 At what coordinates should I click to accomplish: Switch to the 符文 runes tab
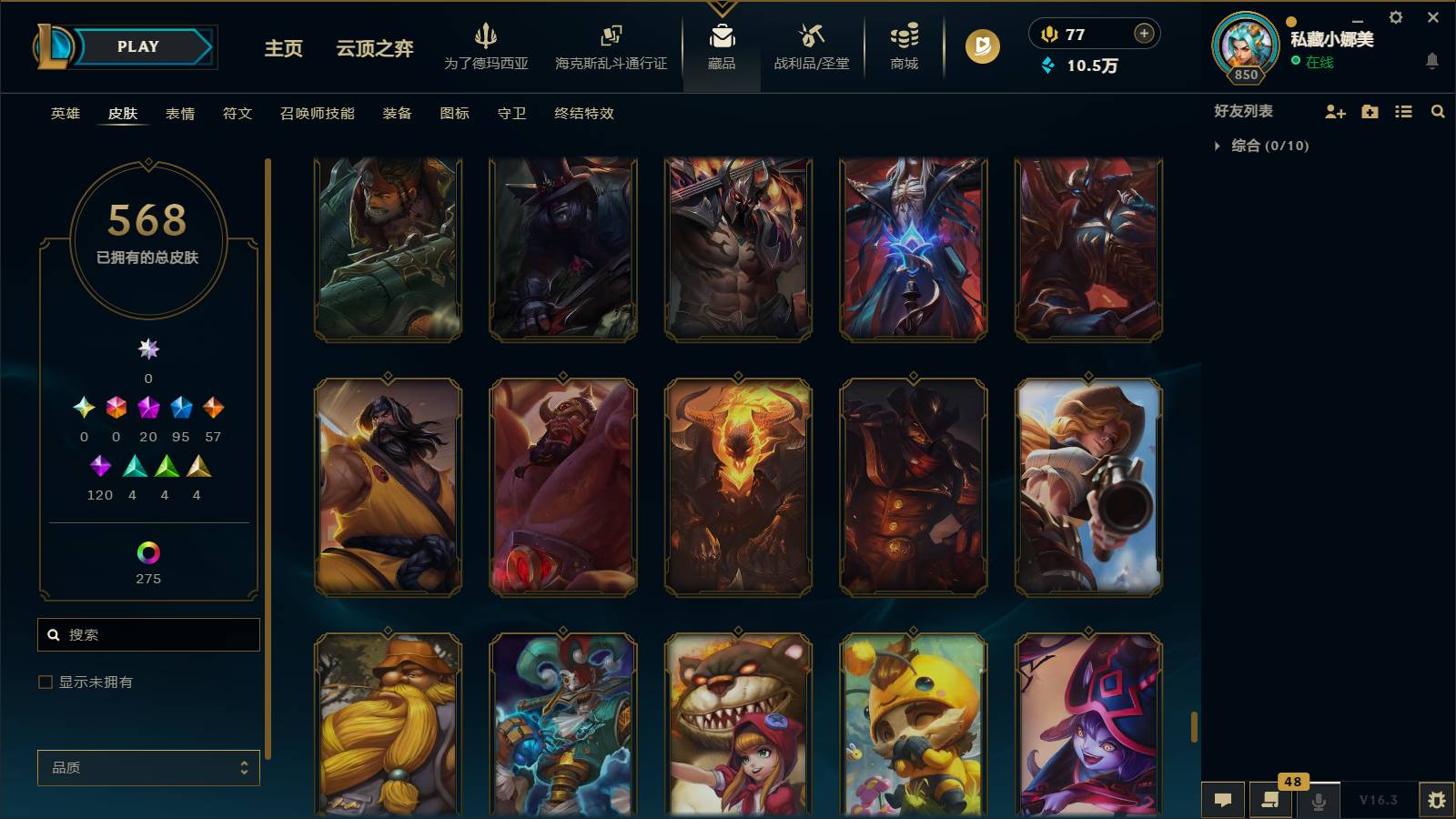[x=237, y=113]
